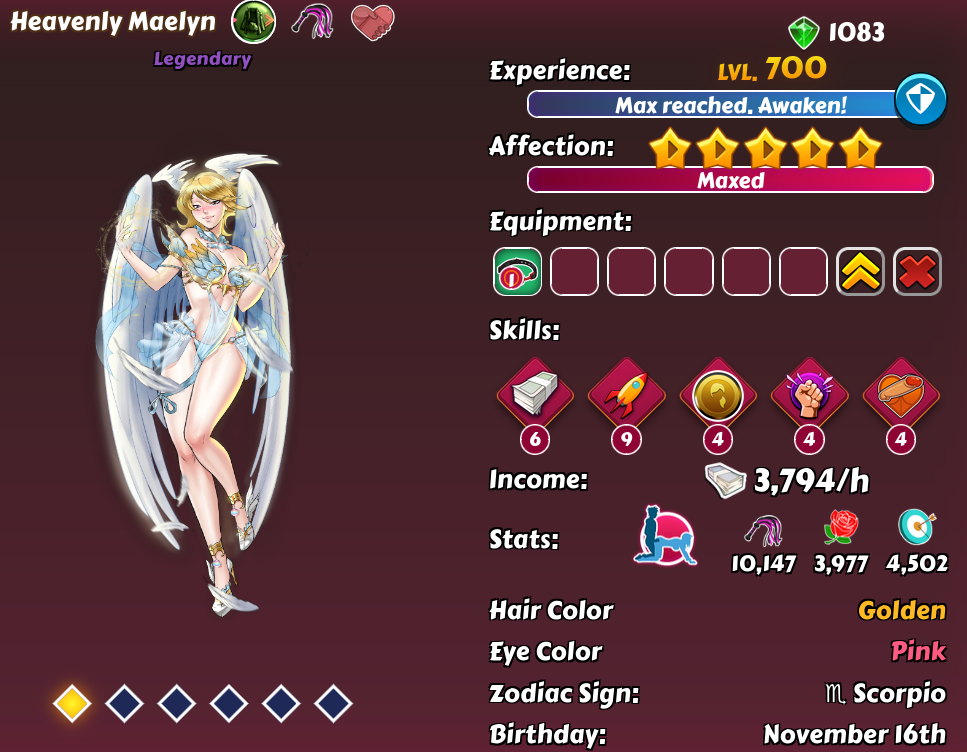Screen dimensions: 967x752
Task: Auto-equip with the yellow double-arrow button
Action: pyautogui.click(x=860, y=272)
